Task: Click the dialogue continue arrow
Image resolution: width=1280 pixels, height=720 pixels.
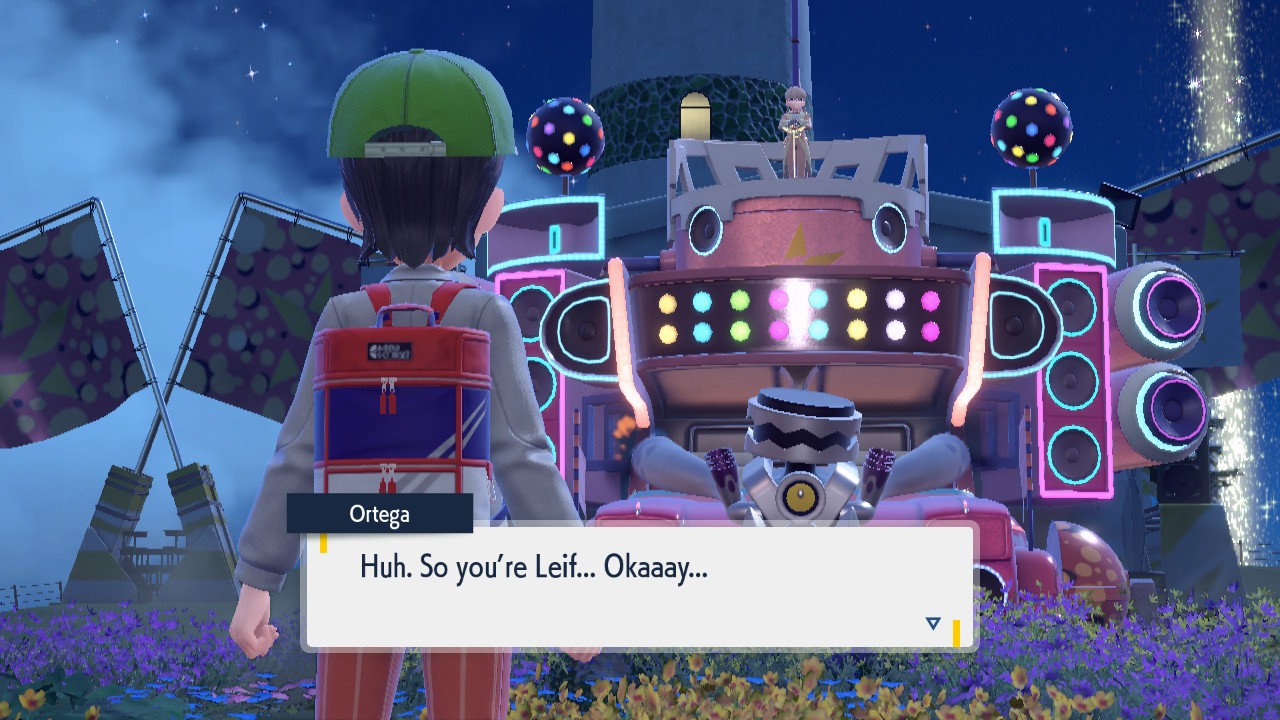Action: click(x=933, y=623)
